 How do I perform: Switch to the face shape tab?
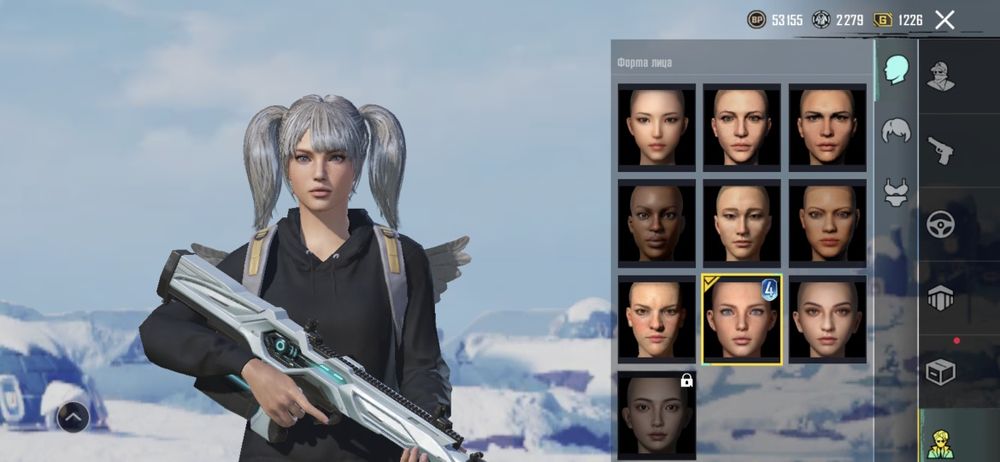click(895, 70)
